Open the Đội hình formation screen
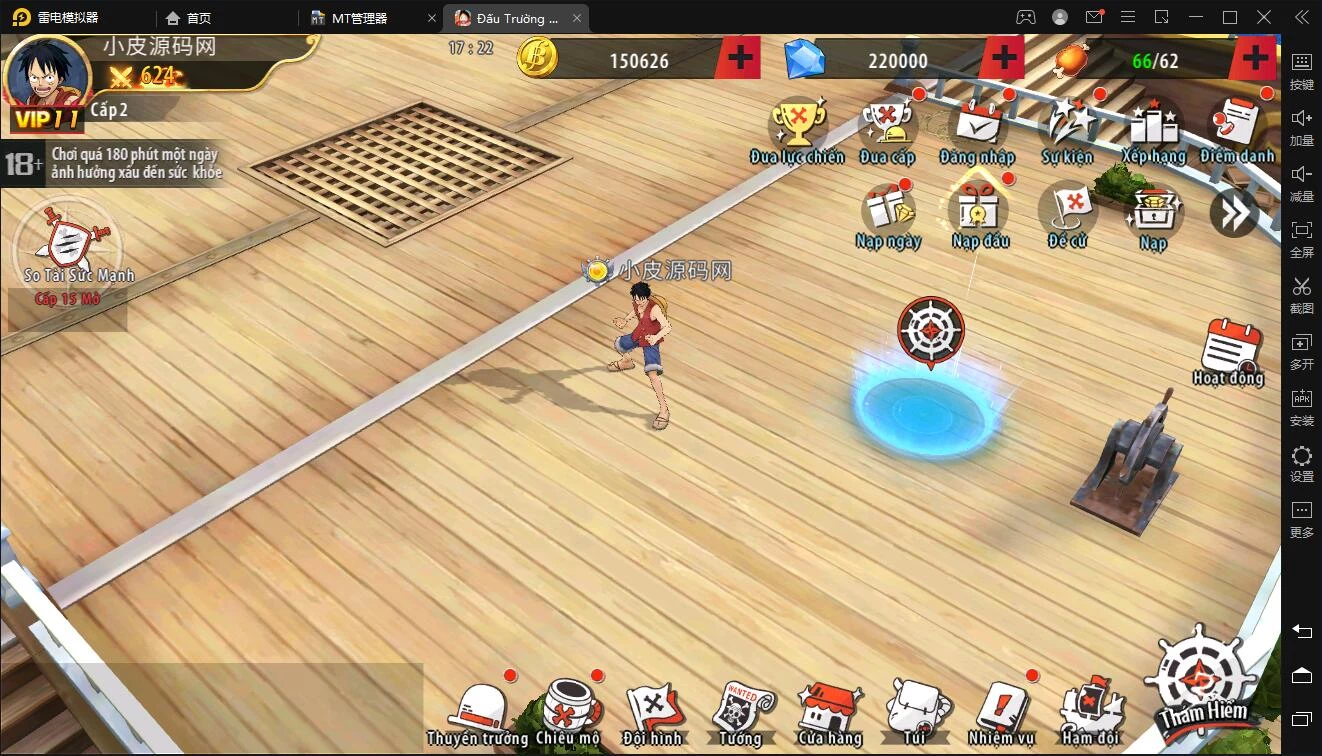 652,713
